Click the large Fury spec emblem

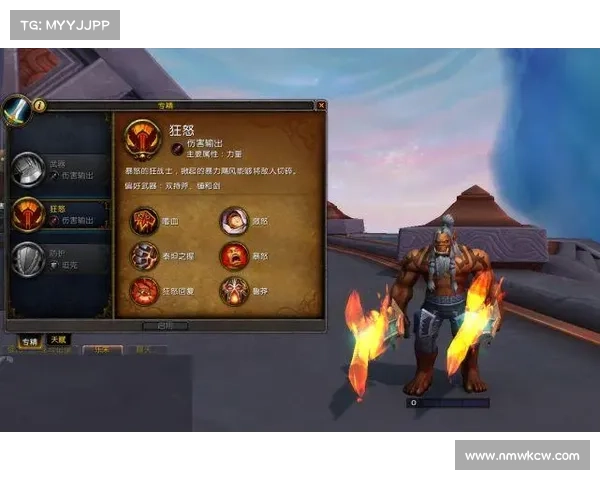pos(144,141)
